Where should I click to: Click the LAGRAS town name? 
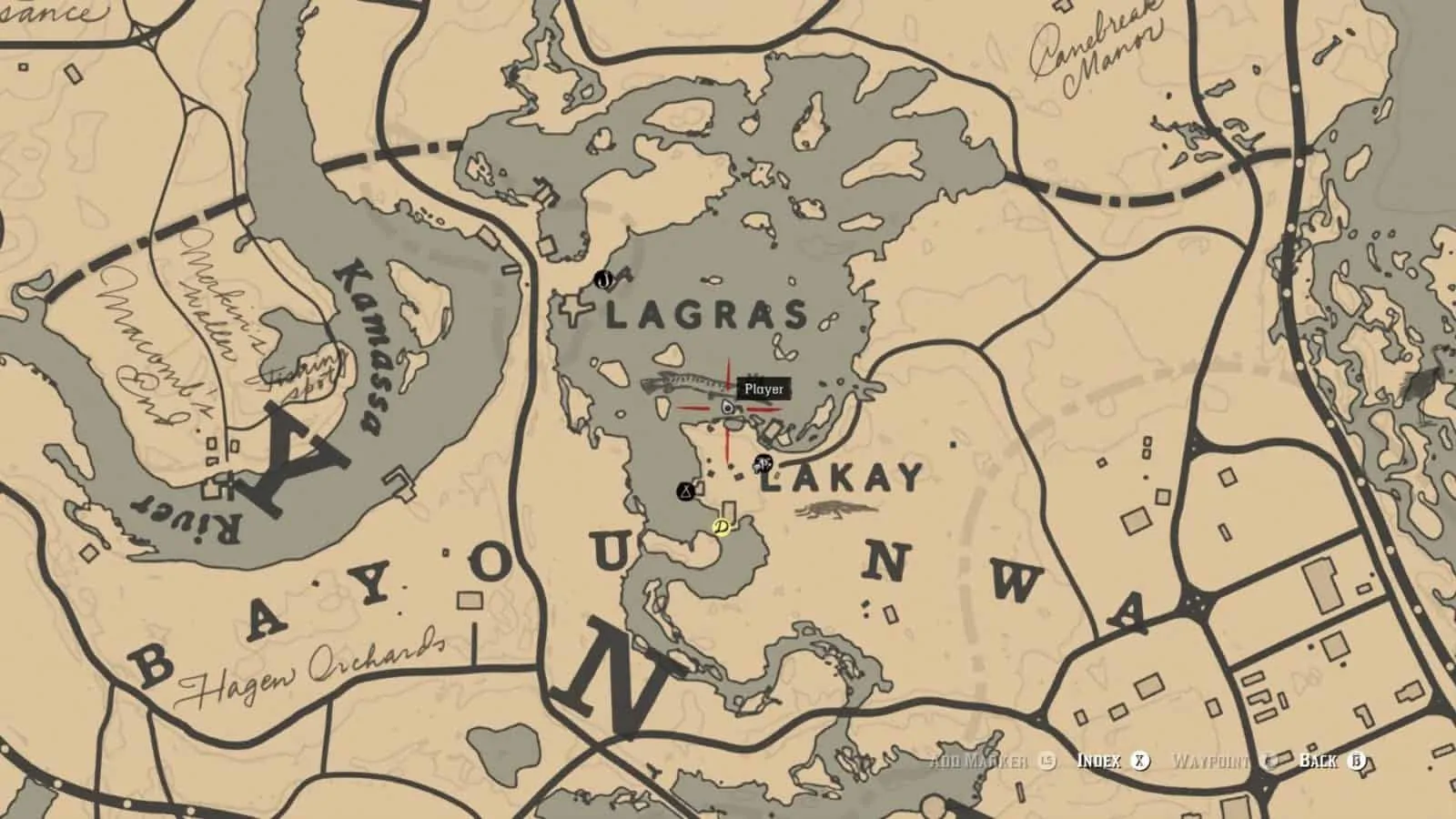point(705,313)
